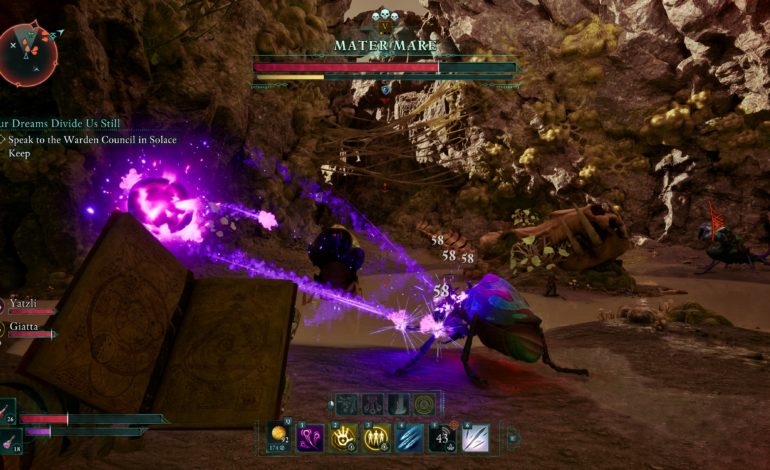The width and height of the screenshot is (770, 470).
Task: Select the three hanging drops companion ability
Action: tap(372, 404)
